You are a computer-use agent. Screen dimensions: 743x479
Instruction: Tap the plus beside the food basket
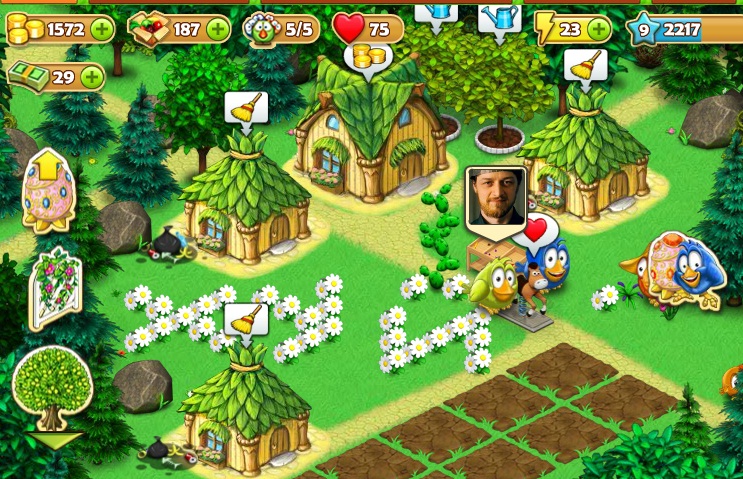[217, 29]
